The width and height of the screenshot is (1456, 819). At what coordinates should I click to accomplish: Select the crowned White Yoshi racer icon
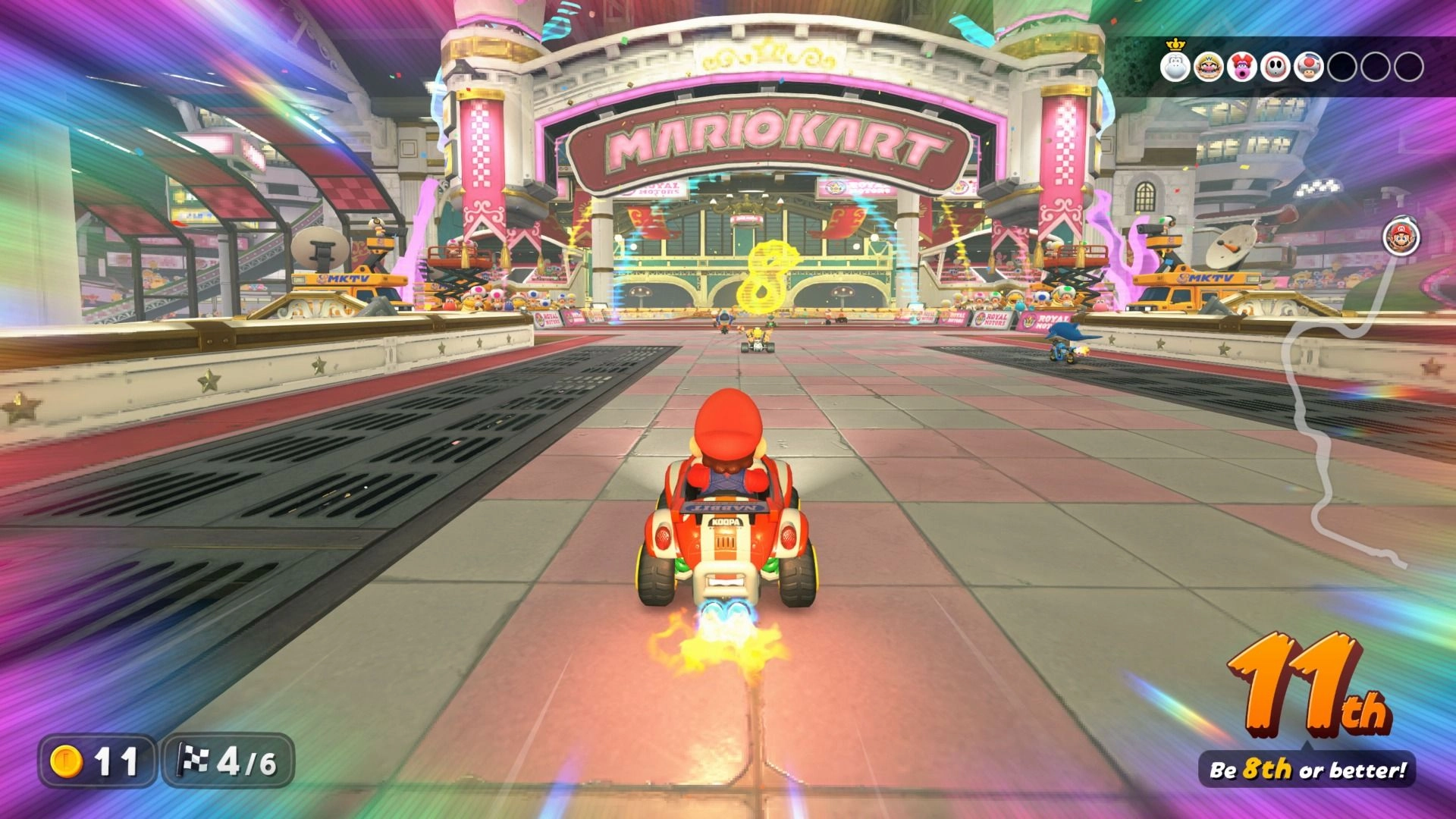[1176, 67]
